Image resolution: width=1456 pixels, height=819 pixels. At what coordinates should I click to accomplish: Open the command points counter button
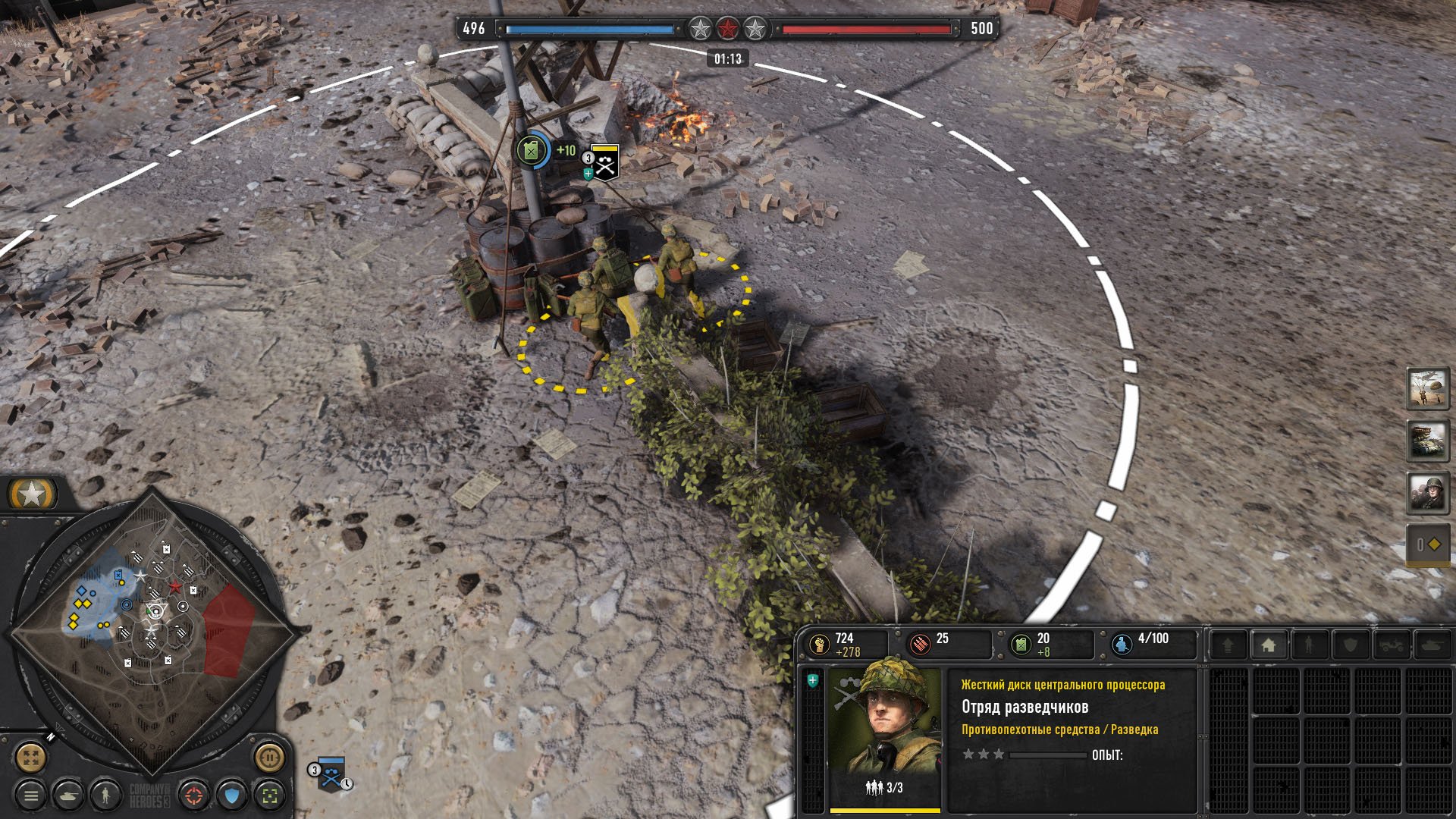pyautogui.click(x=1428, y=544)
